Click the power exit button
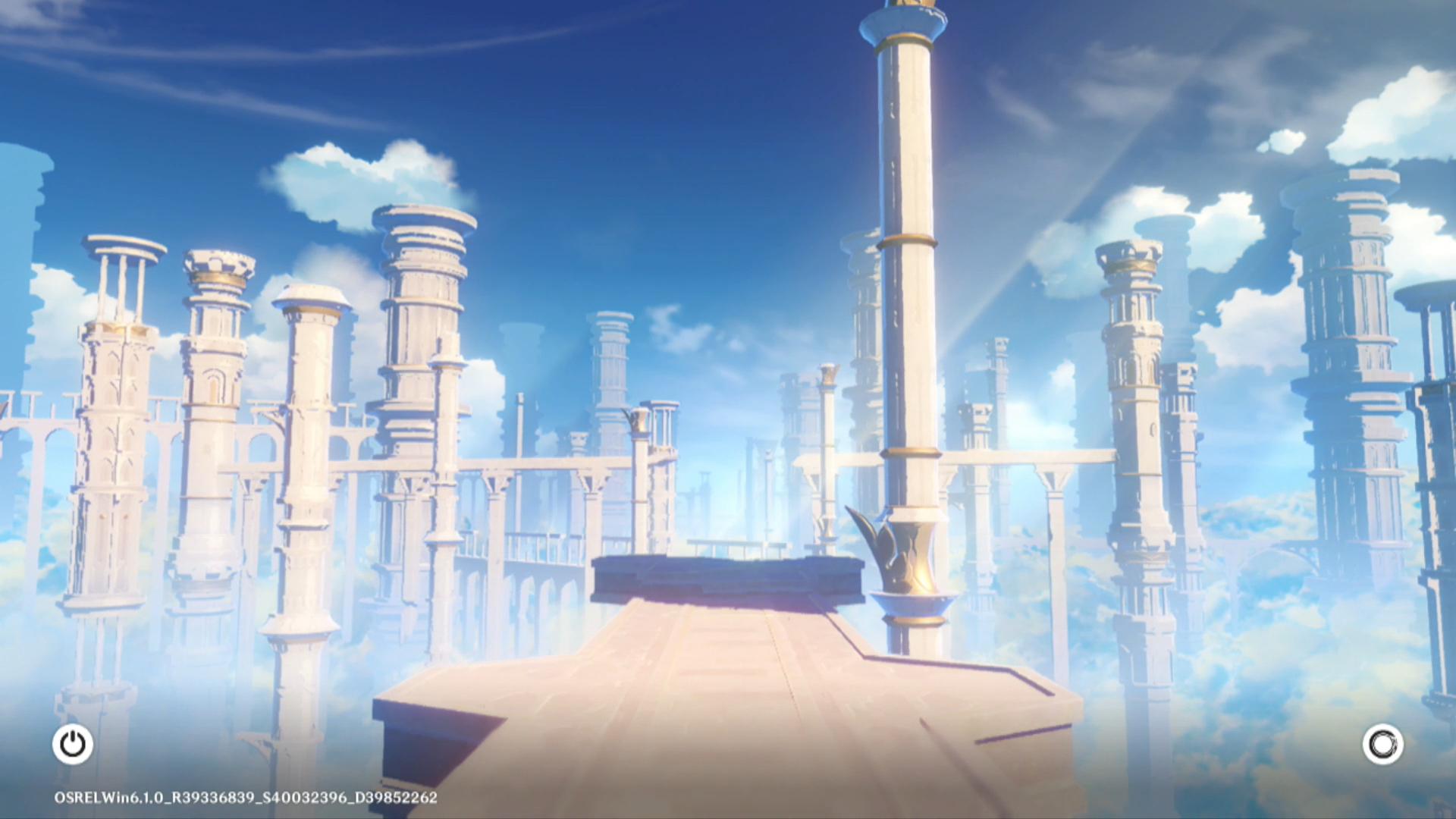 click(x=73, y=744)
